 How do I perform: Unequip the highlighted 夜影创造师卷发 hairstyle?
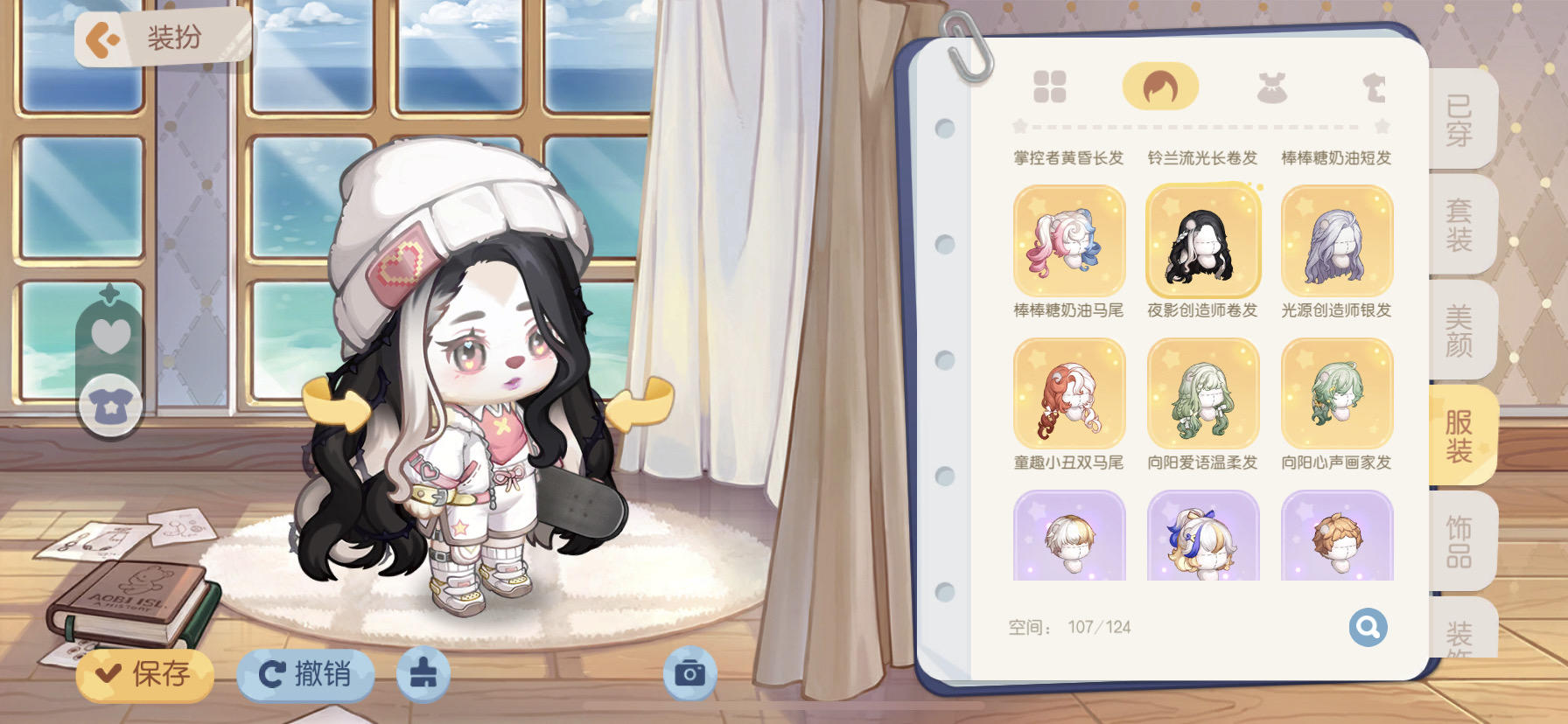click(x=1202, y=245)
